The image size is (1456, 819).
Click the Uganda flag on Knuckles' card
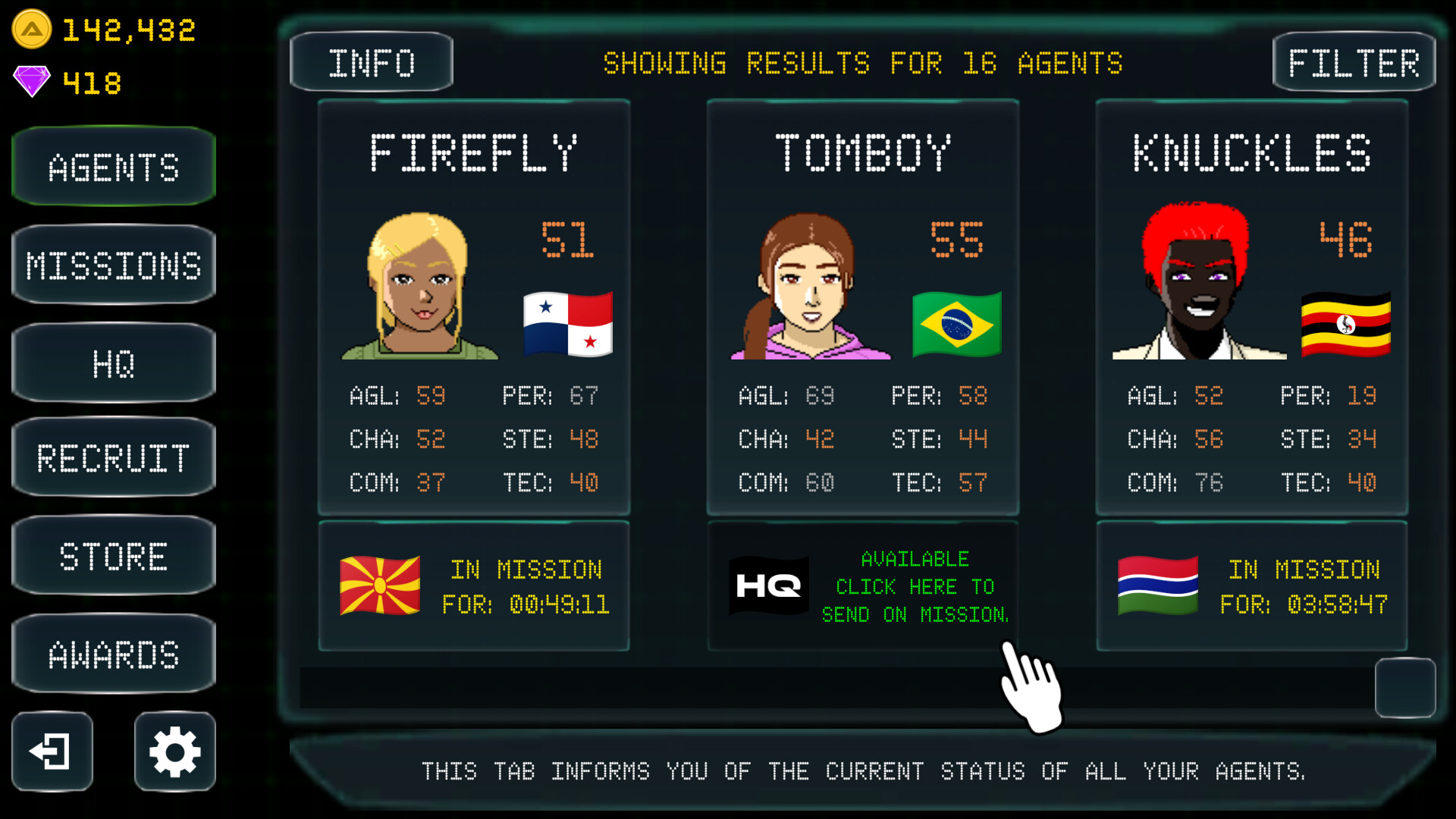[1346, 324]
